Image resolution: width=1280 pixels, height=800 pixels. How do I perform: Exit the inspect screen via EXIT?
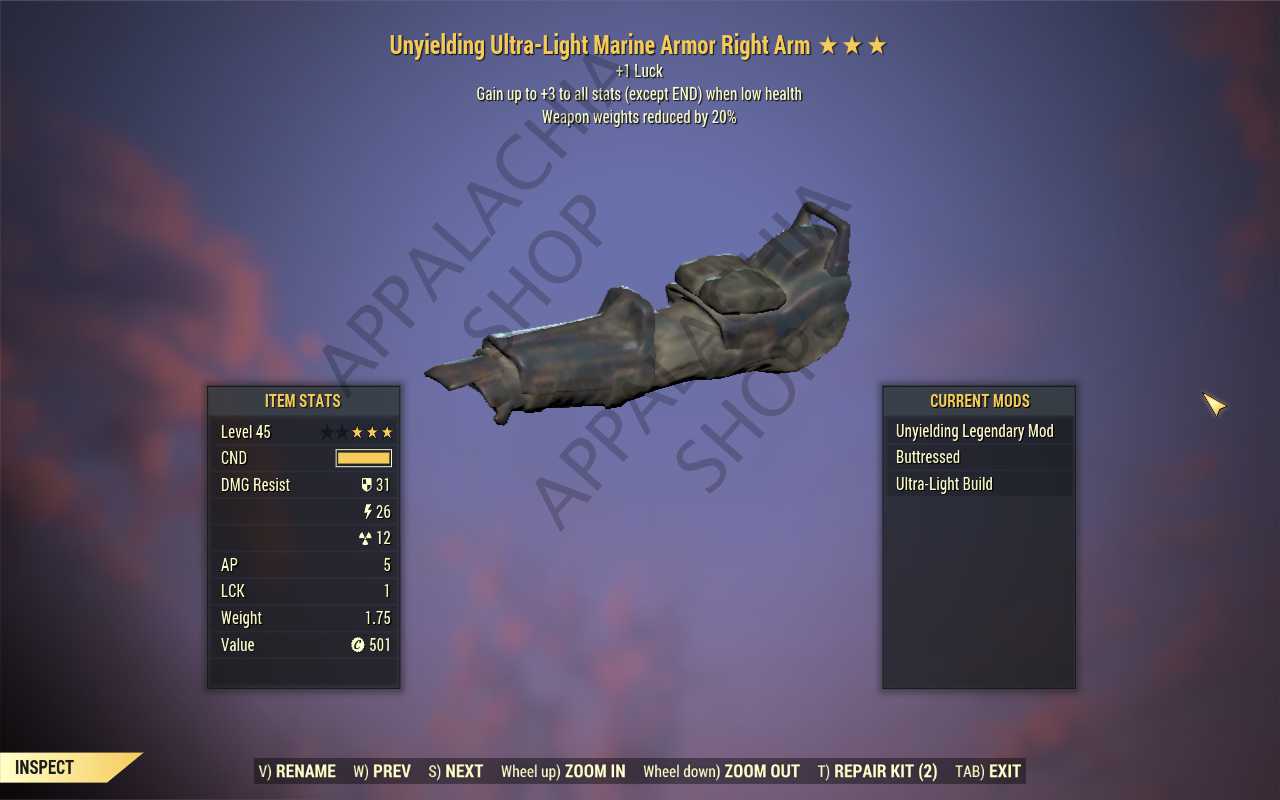pos(988,771)
